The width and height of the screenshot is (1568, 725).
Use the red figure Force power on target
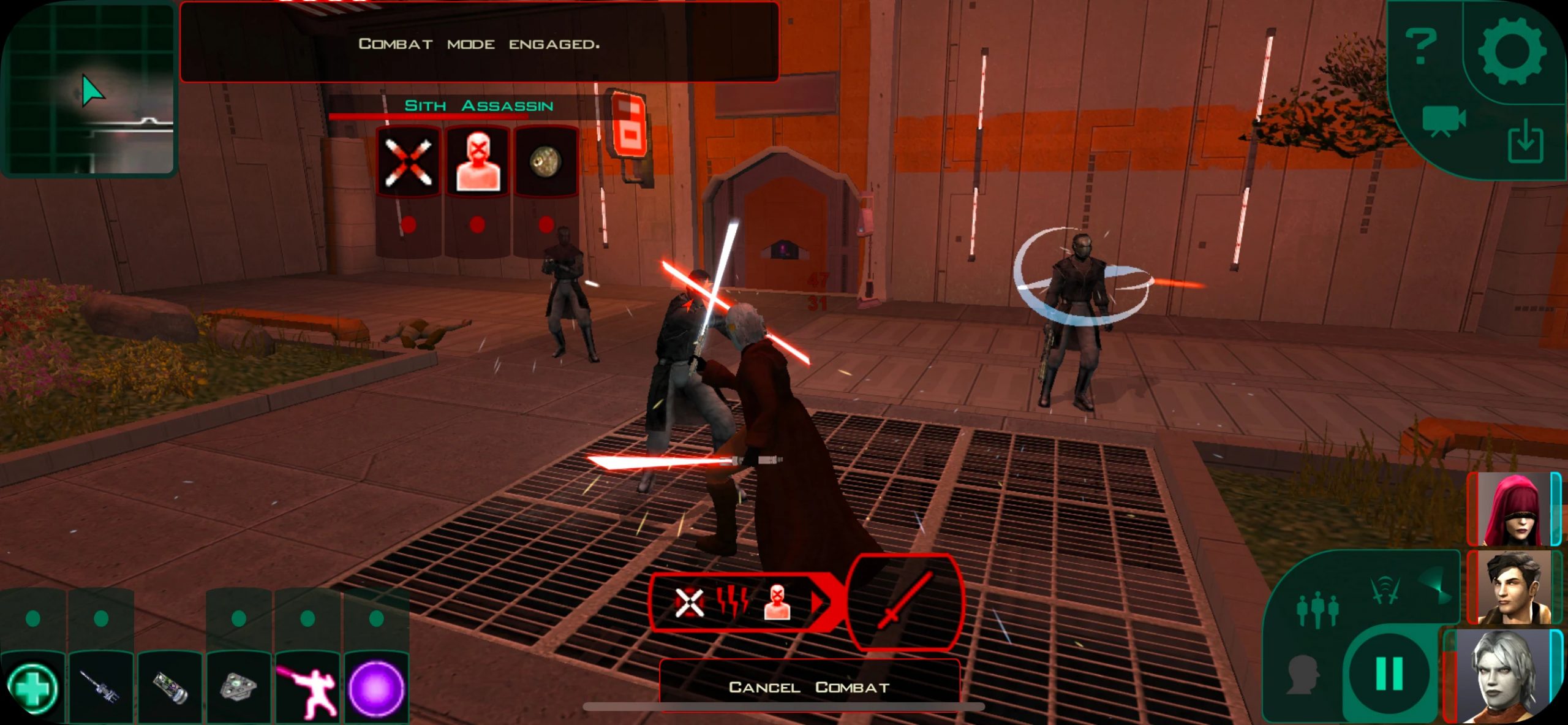[477, 162]
